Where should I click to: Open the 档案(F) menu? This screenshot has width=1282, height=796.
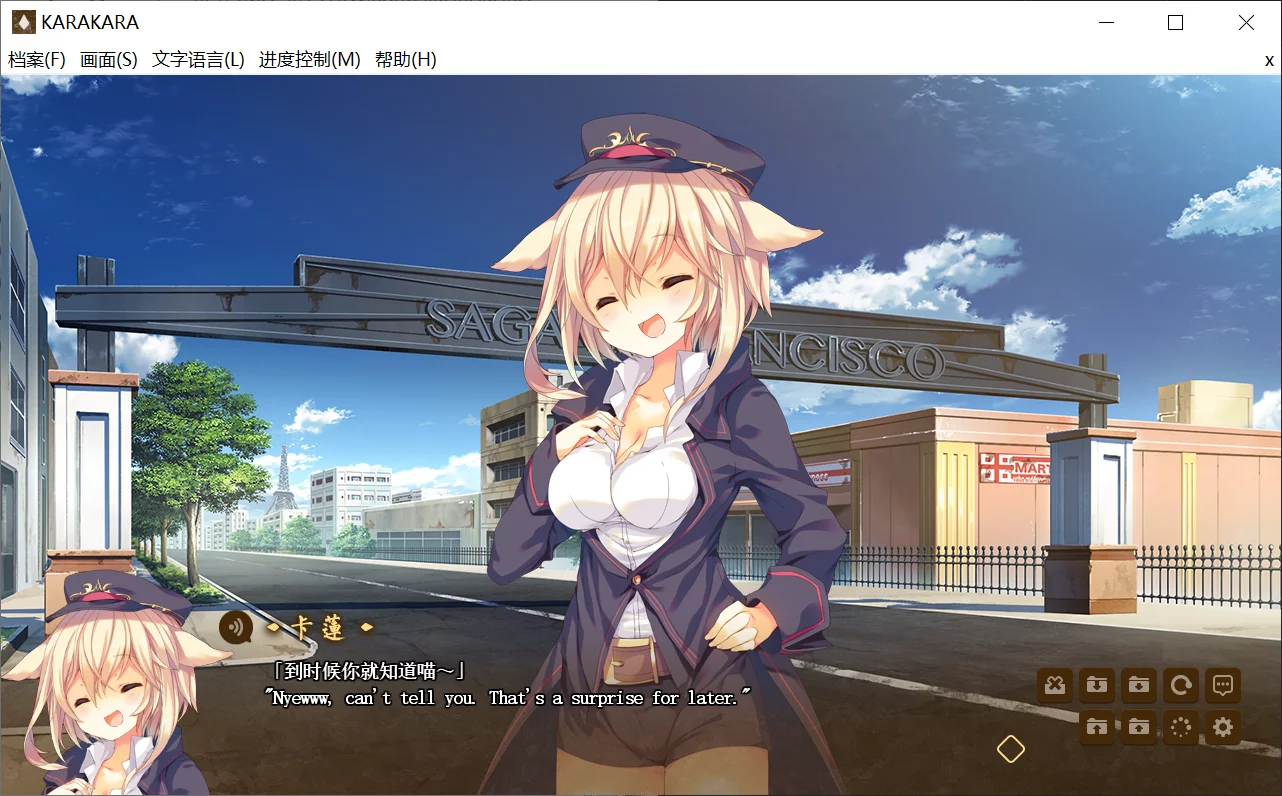[x=37, y=60]
